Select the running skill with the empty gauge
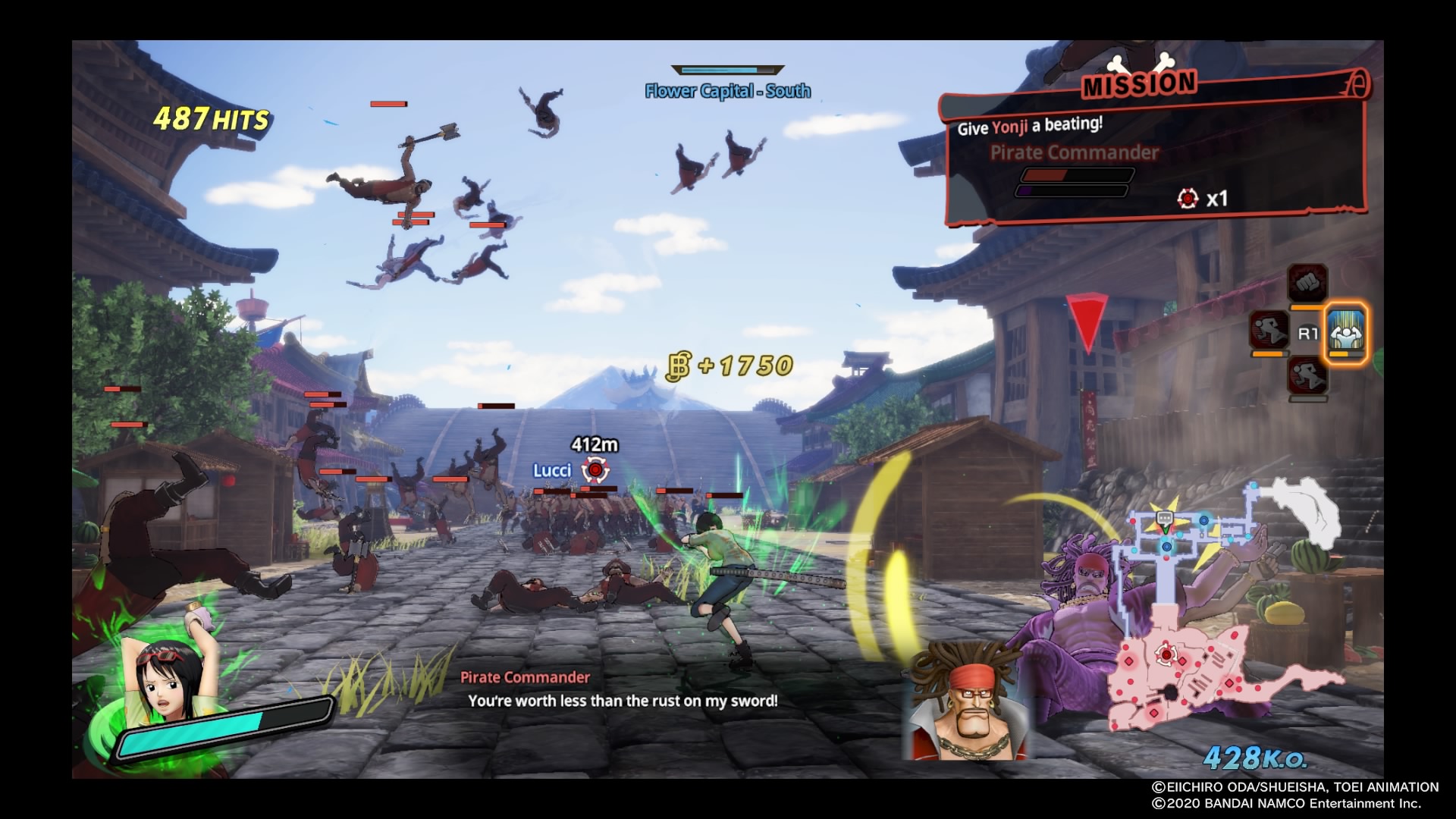 click(1307, 375)
